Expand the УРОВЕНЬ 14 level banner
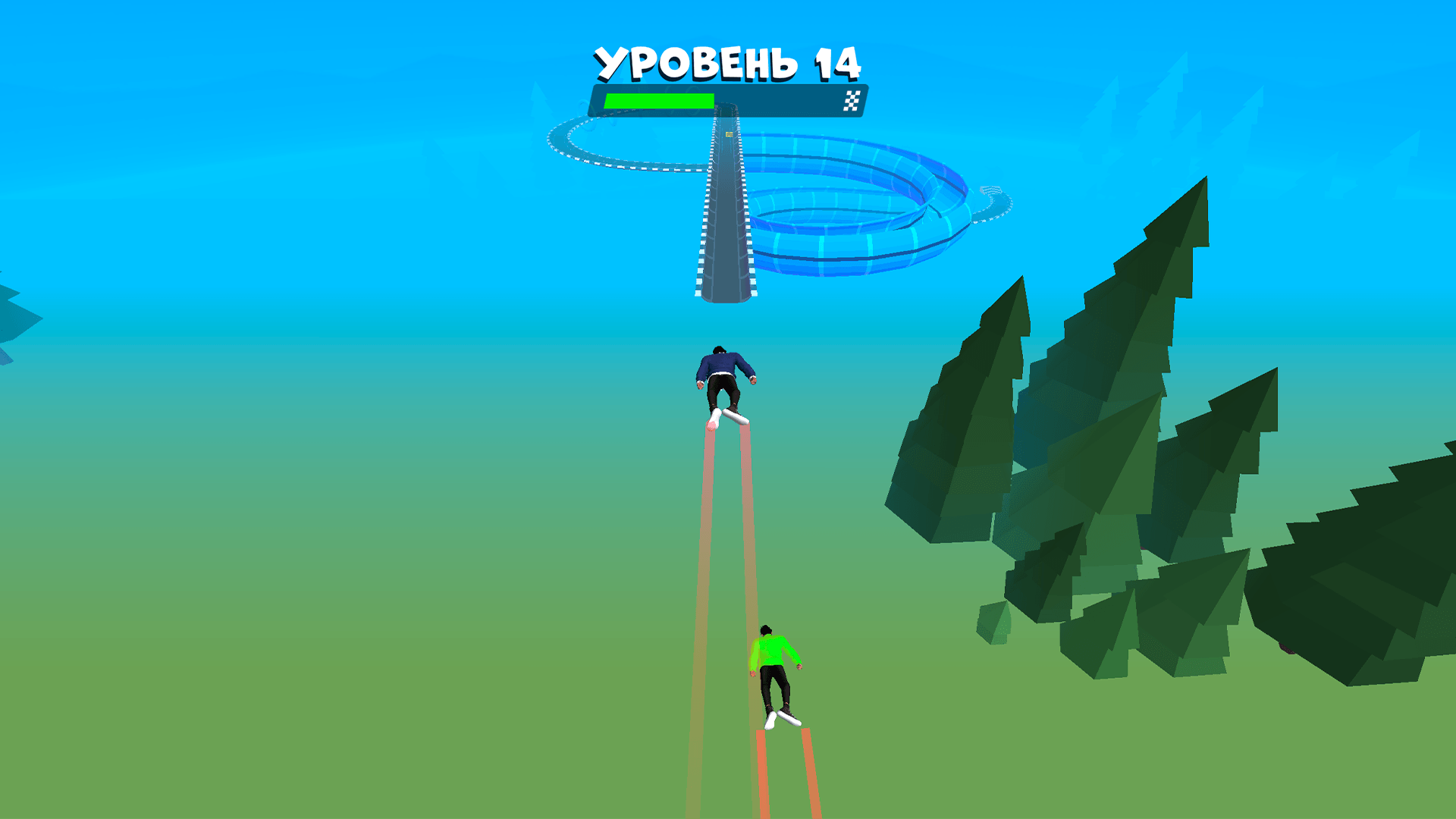The width and height of the screenshot is (1456, 819). 726,64
